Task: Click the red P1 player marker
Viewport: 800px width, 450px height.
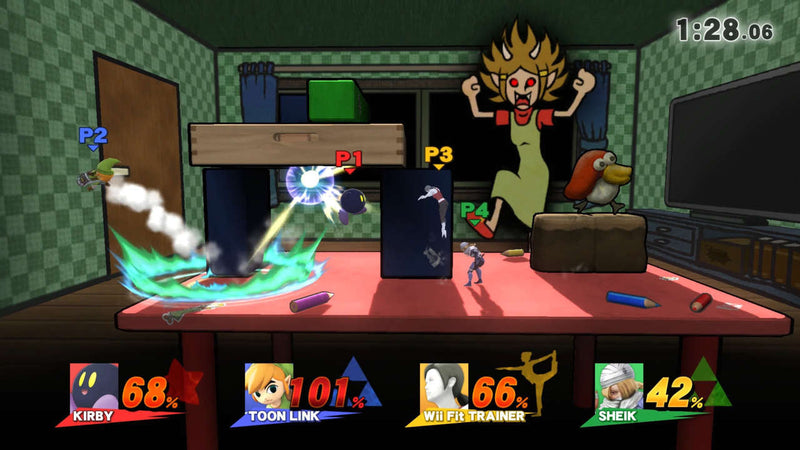Action: pyautogui.click(x=349, y=159)
